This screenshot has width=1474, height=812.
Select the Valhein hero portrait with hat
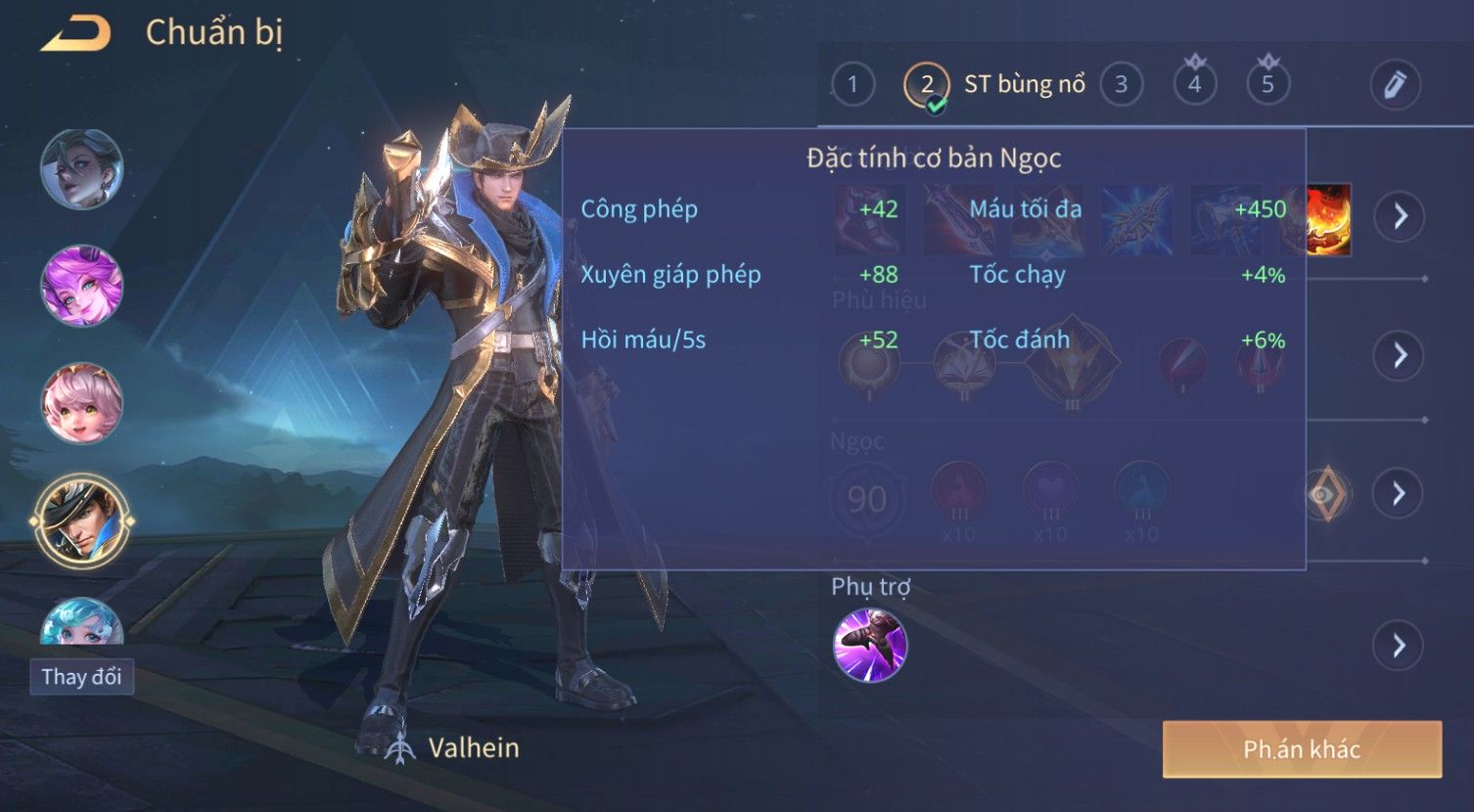point(82,521)
